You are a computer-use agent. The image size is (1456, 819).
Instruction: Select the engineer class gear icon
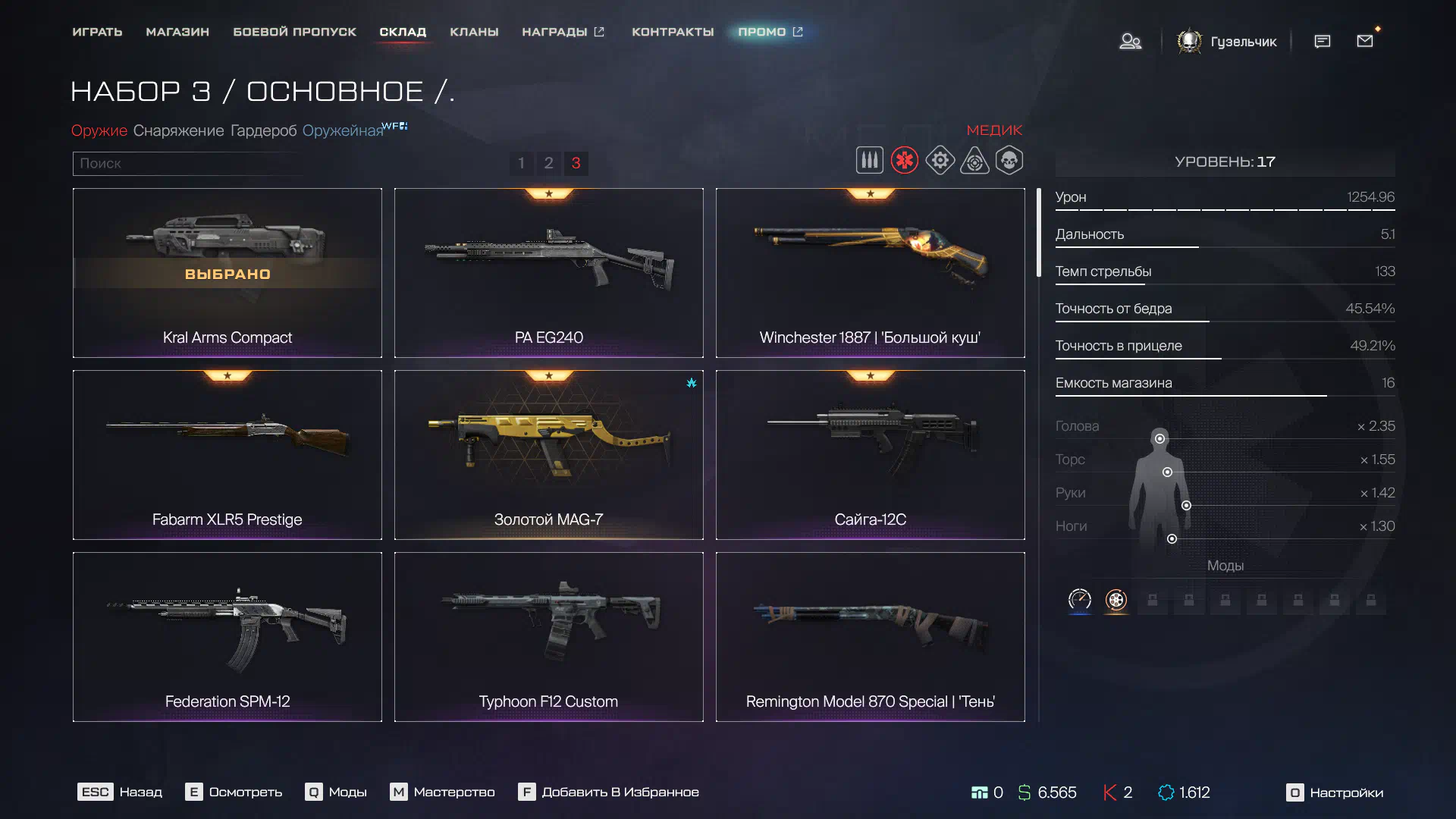tap(940, 161)
